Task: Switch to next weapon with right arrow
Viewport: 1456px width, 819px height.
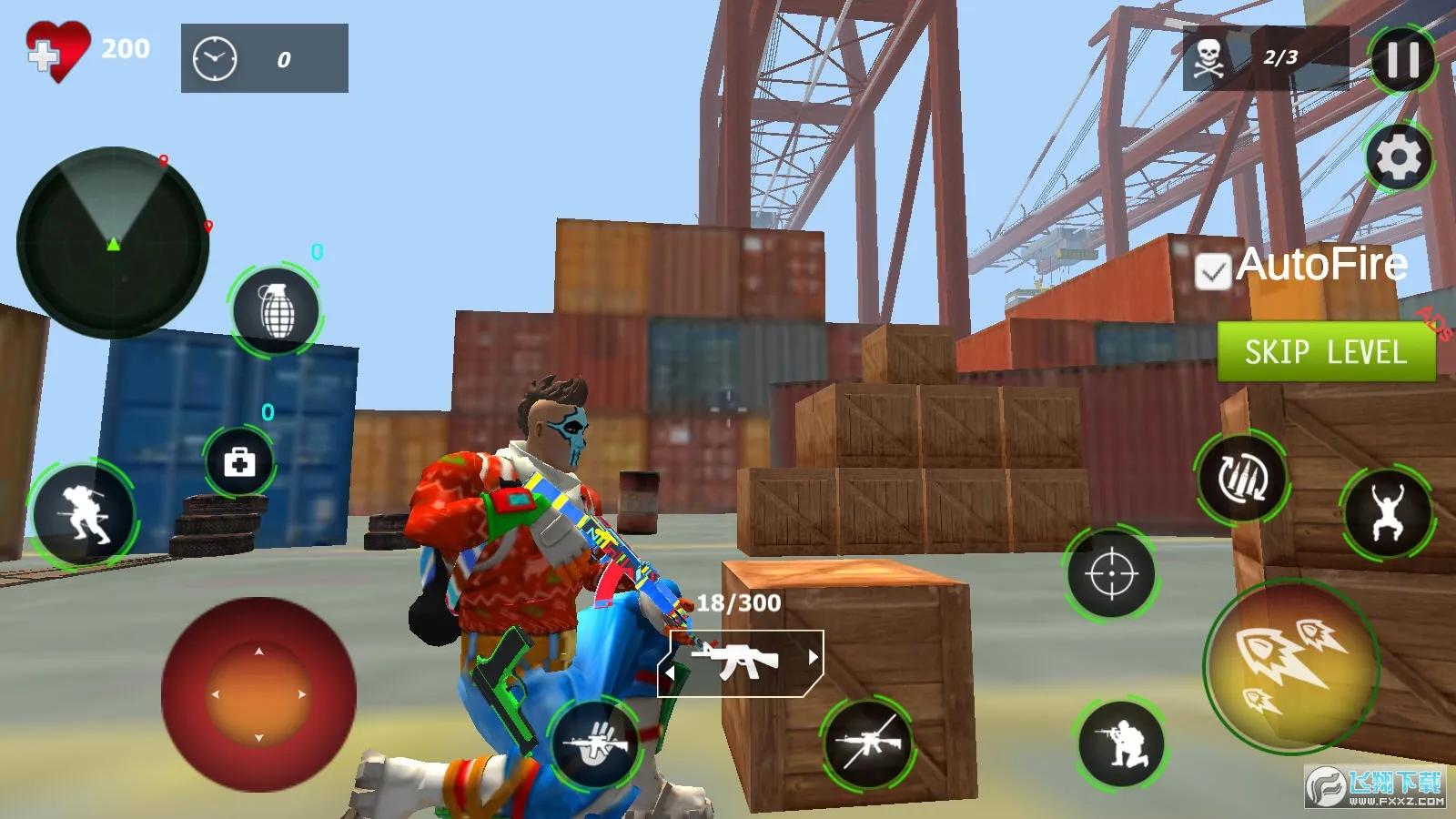Action: pos(813,657)
